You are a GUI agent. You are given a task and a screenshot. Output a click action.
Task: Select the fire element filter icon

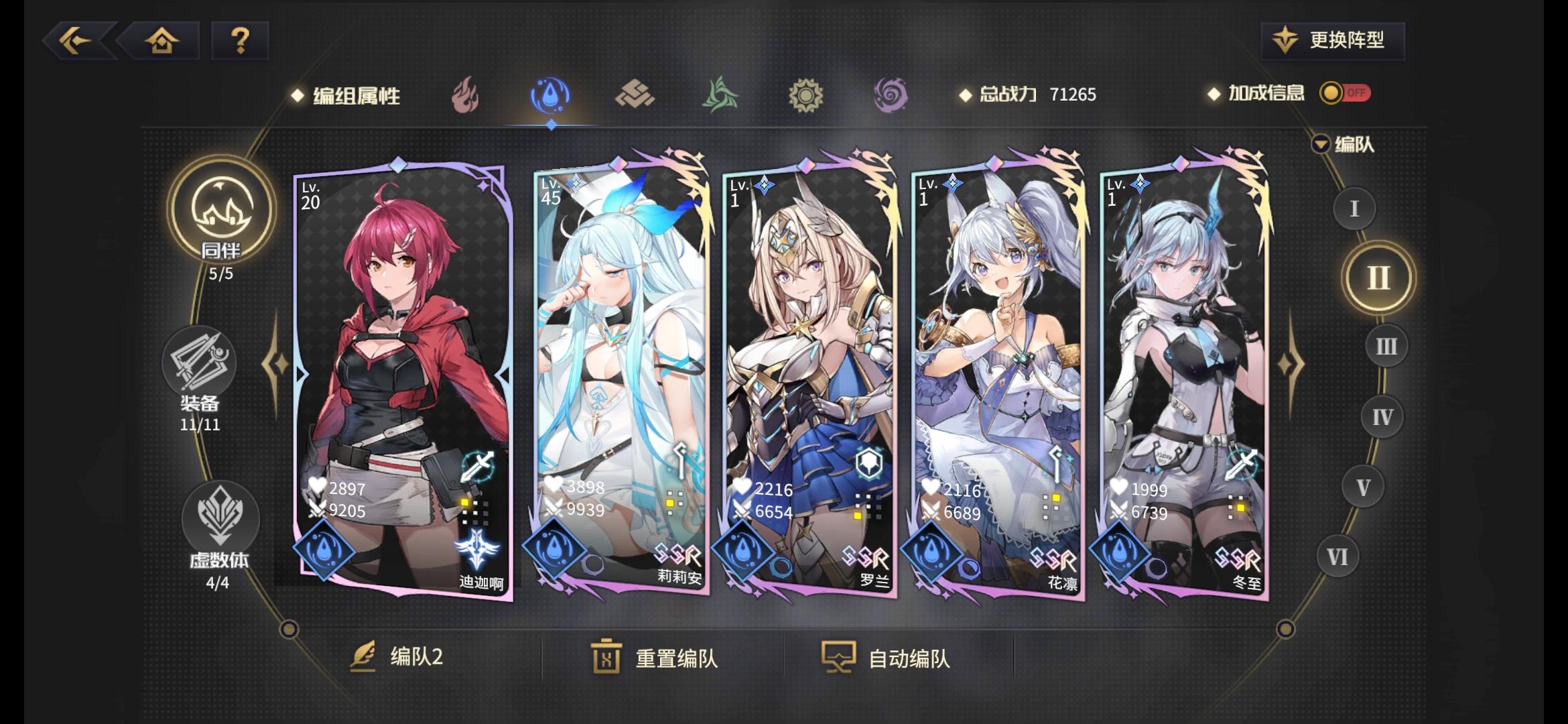tap(467, 95)
